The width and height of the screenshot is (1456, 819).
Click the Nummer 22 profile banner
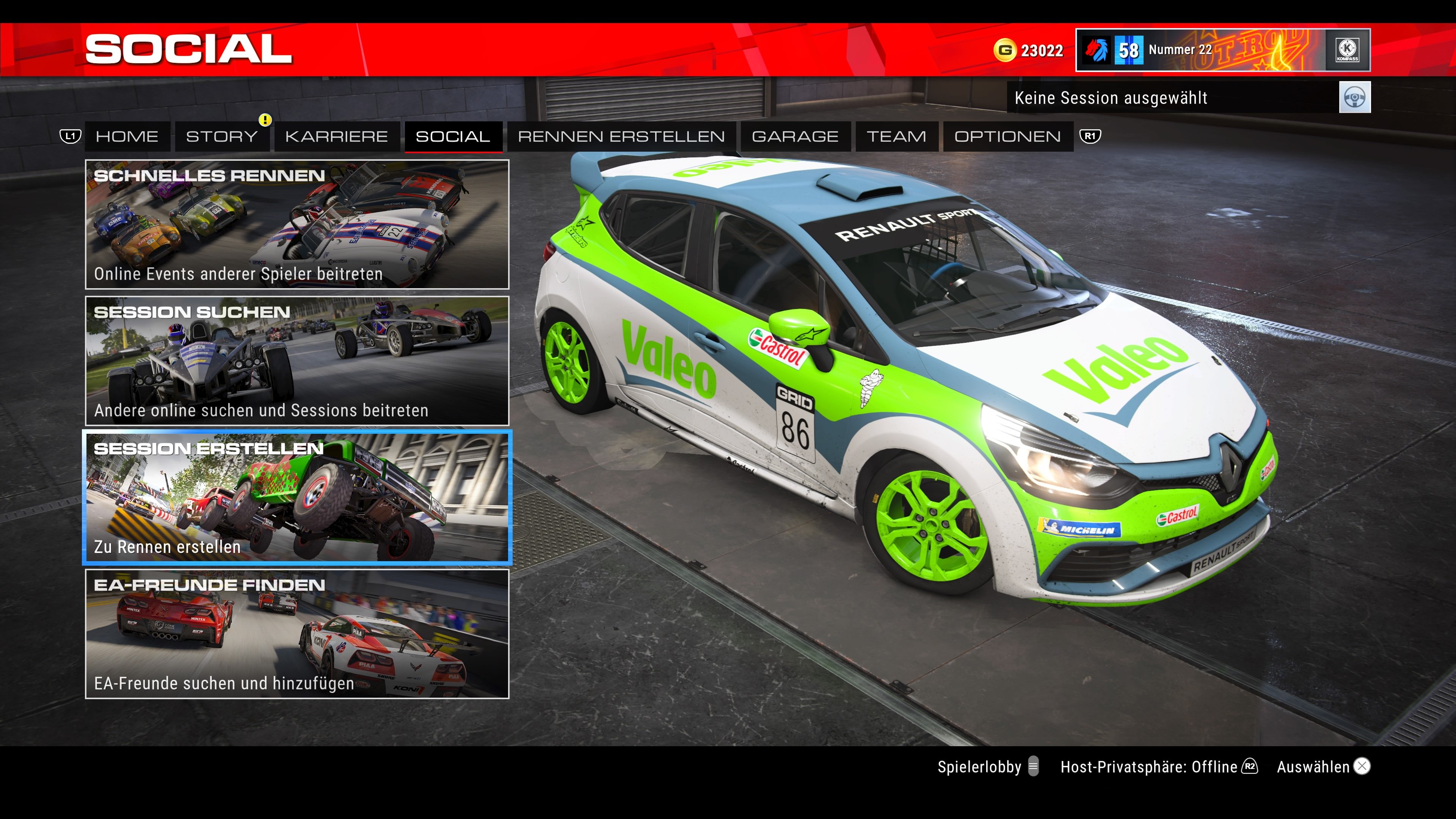pos(1181,50)
